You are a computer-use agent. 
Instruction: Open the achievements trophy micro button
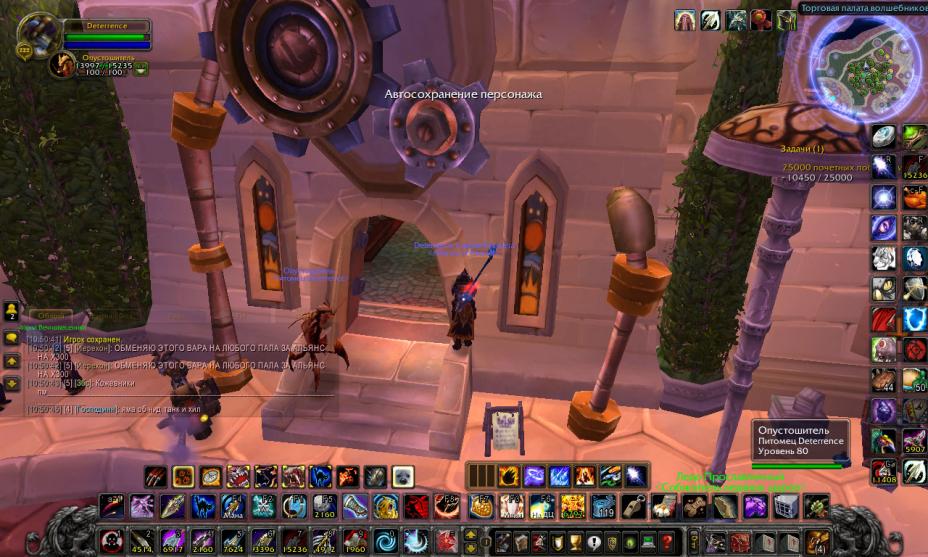click(574, 543)
